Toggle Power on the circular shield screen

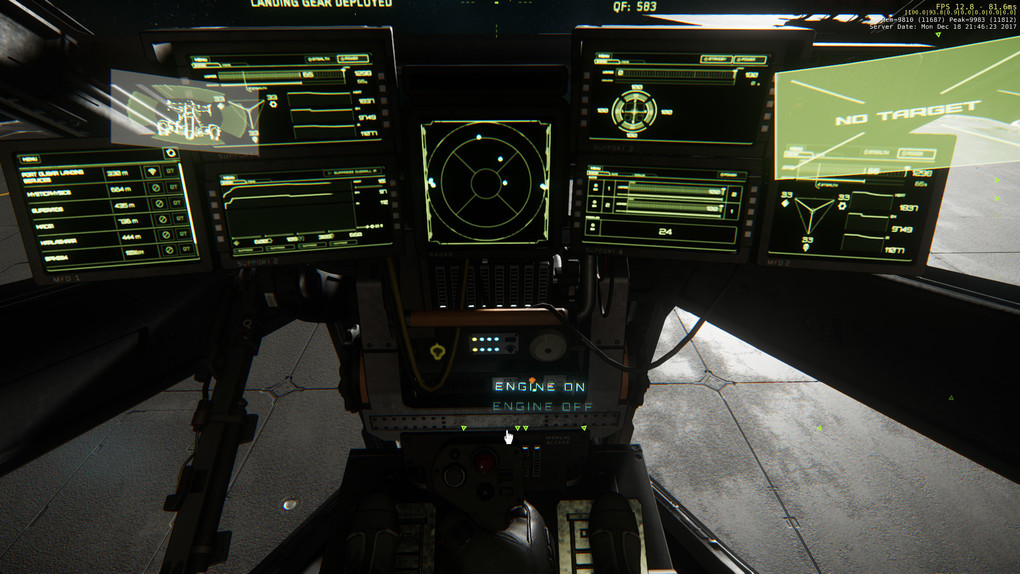point(748,60)
